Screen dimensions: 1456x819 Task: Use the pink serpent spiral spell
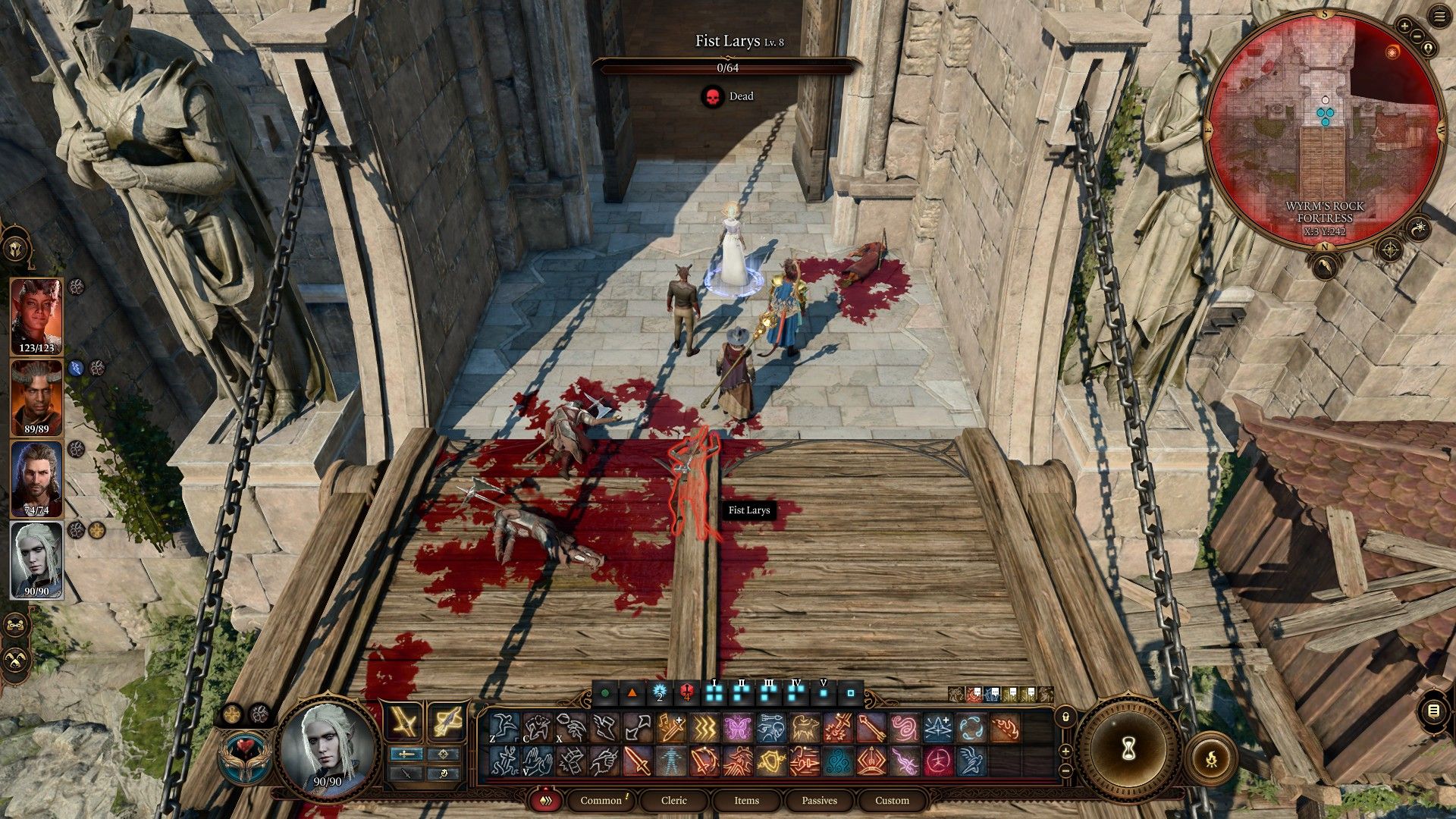pos(904,729)
